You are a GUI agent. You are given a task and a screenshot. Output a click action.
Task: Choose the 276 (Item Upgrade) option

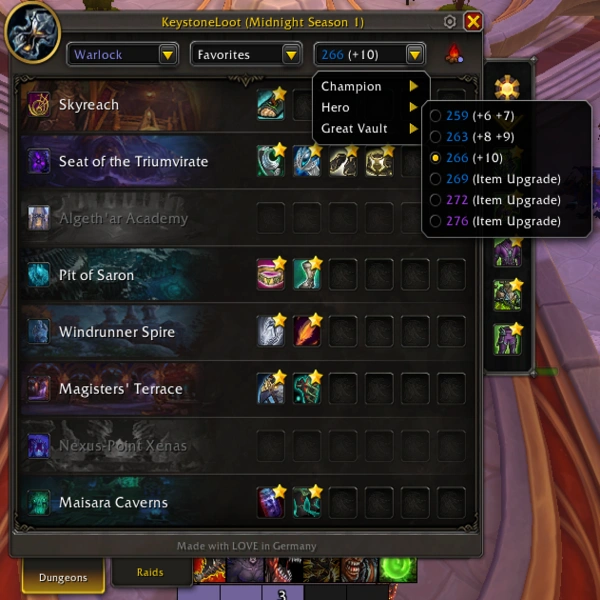(x=496, y=221)
